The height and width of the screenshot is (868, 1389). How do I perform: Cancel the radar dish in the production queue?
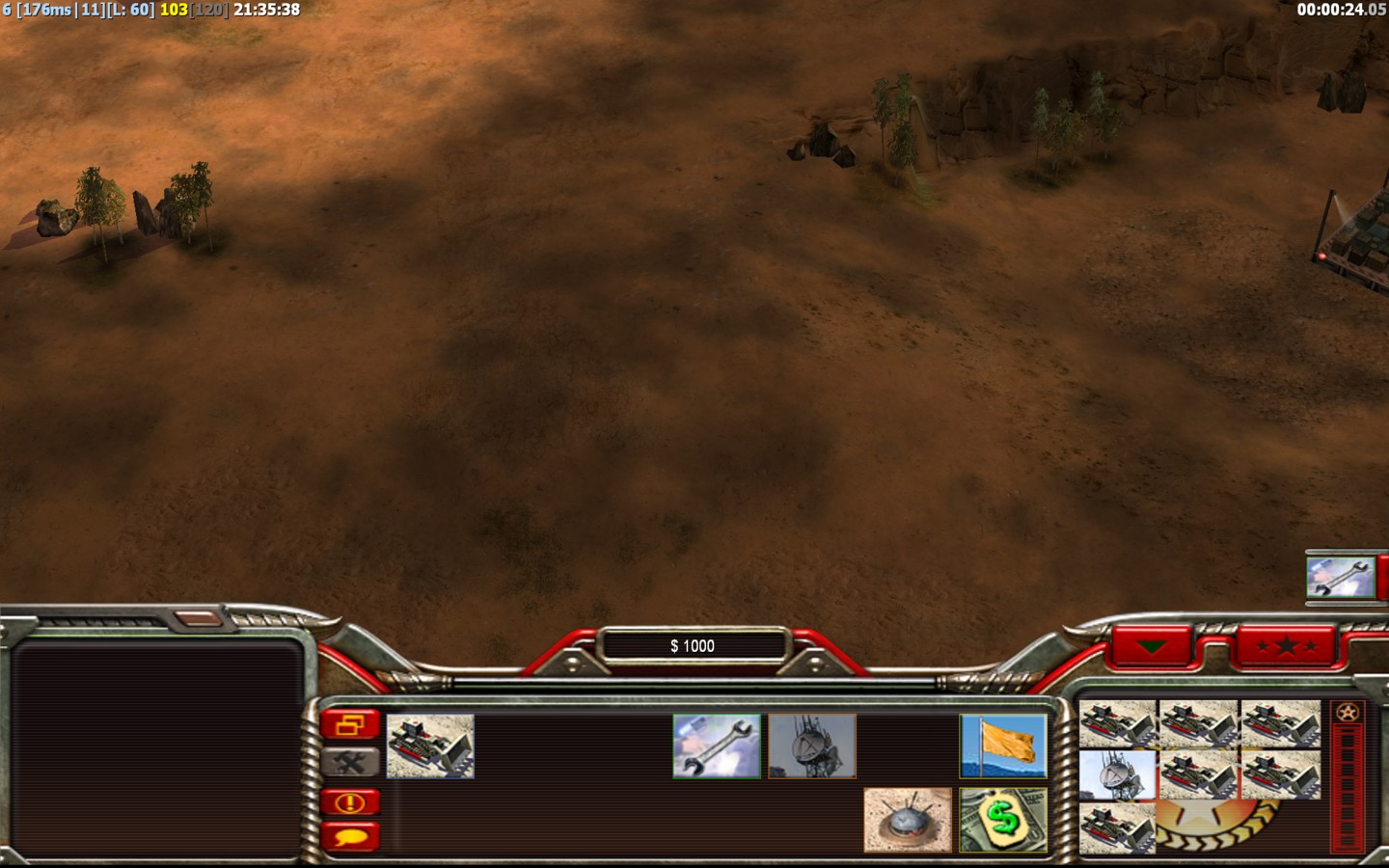click(1117, 775)
